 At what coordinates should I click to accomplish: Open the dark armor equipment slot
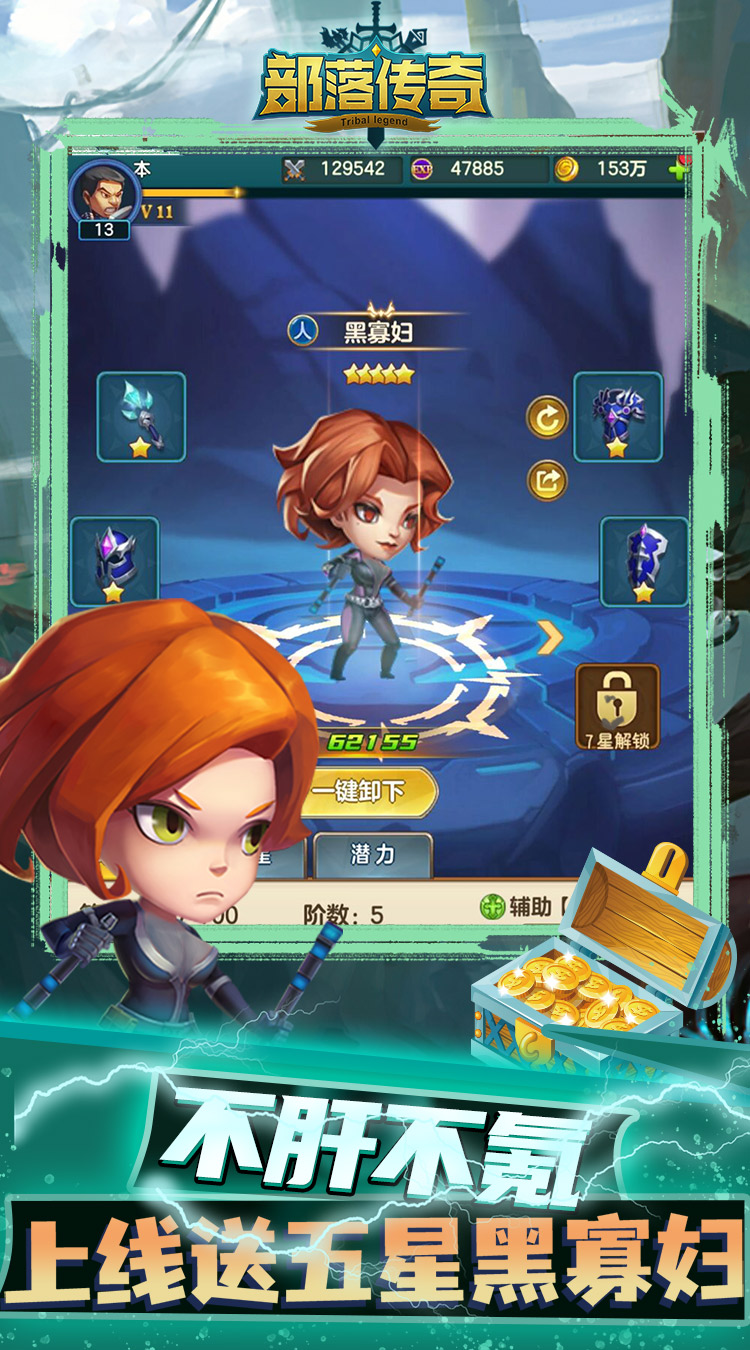click(x=618, y=416)
